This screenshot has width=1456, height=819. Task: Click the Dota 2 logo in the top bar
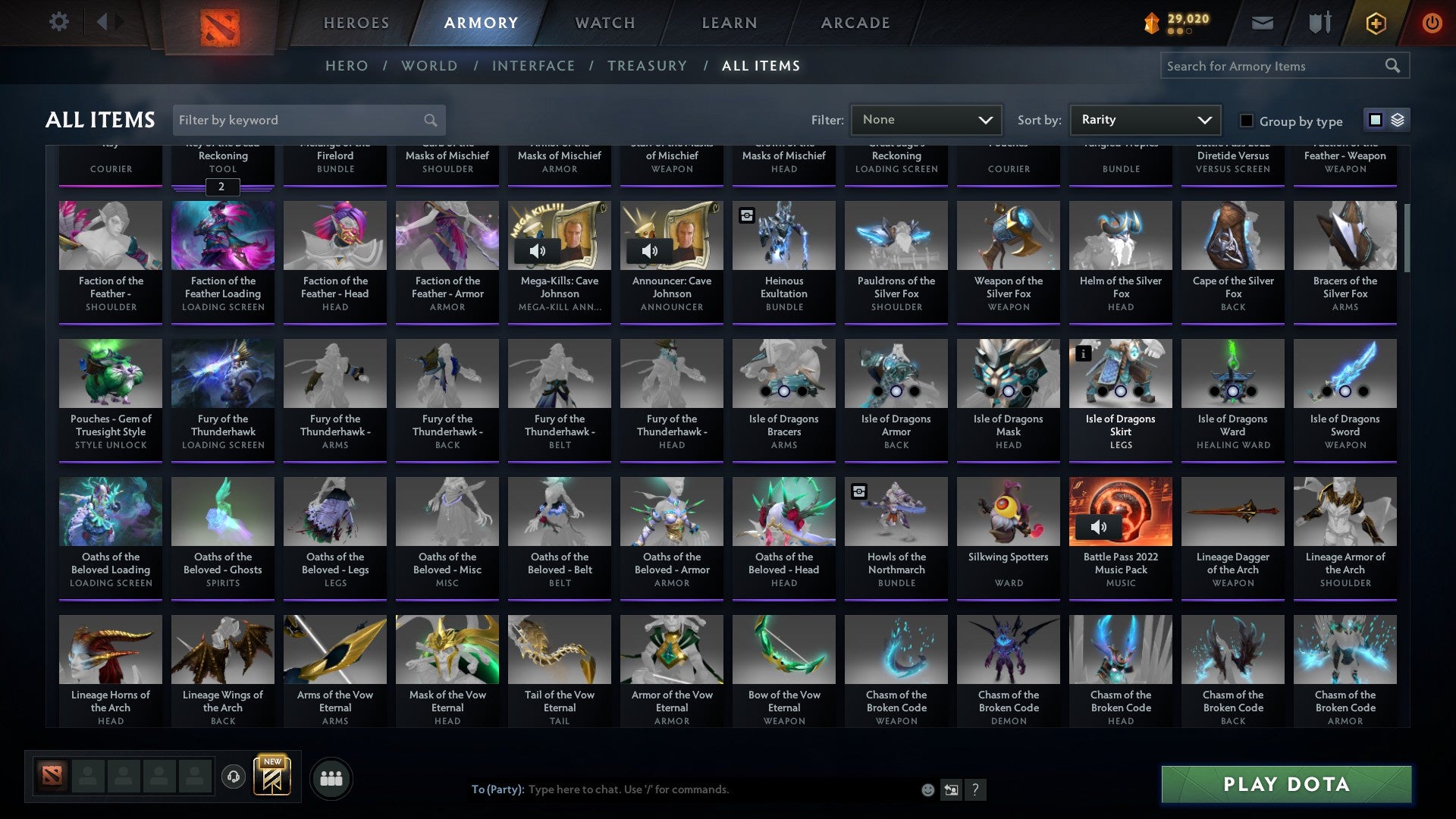coord(218,23)
